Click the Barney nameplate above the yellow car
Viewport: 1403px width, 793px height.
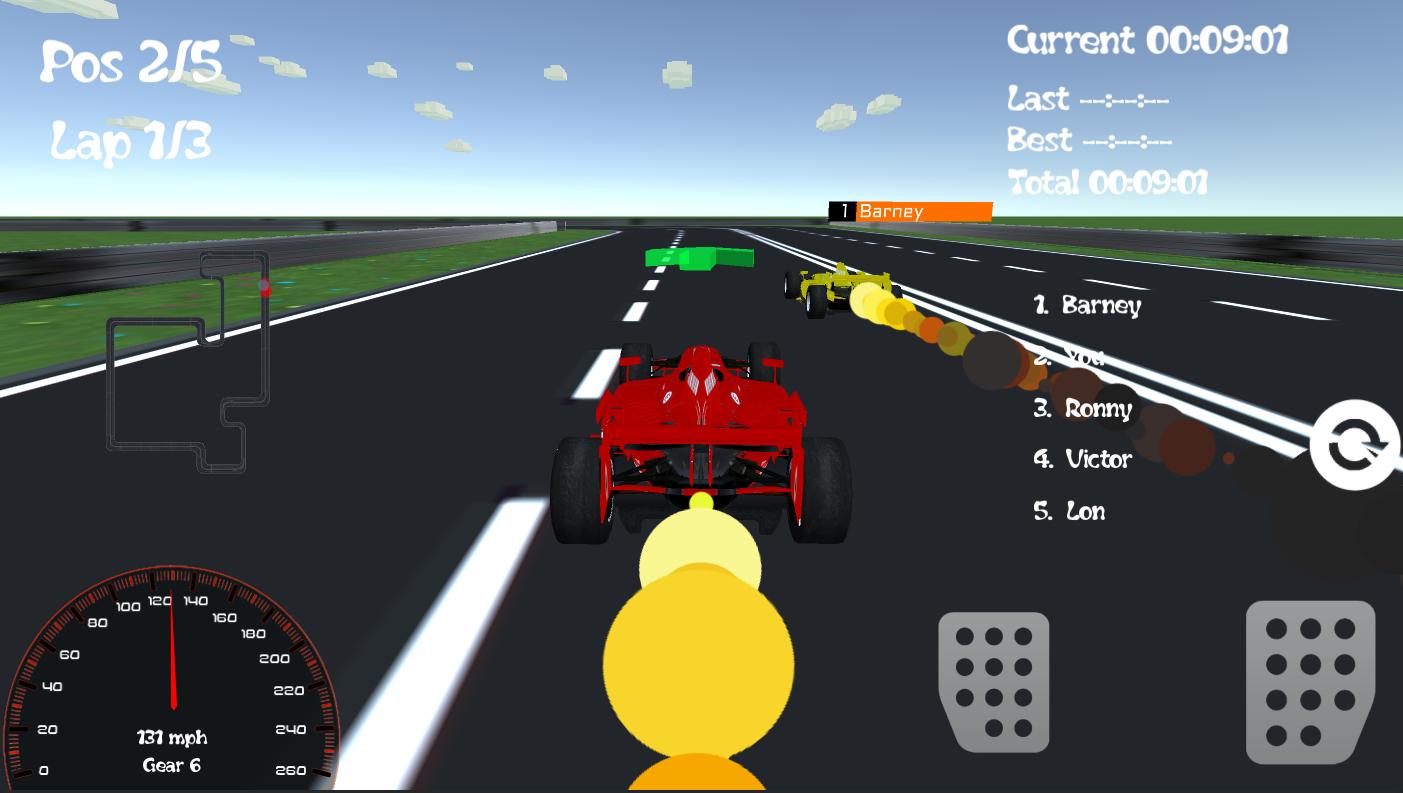click(x=908, y=211)
